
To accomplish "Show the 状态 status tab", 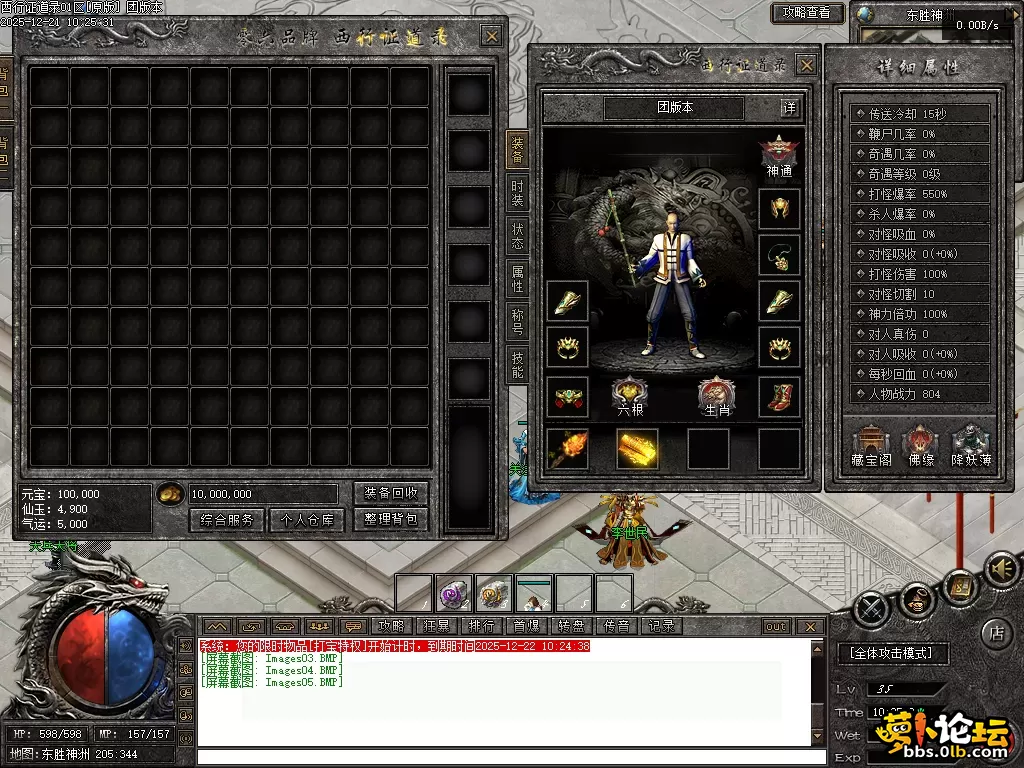I will pyautogui.click(x=517, y=236).
